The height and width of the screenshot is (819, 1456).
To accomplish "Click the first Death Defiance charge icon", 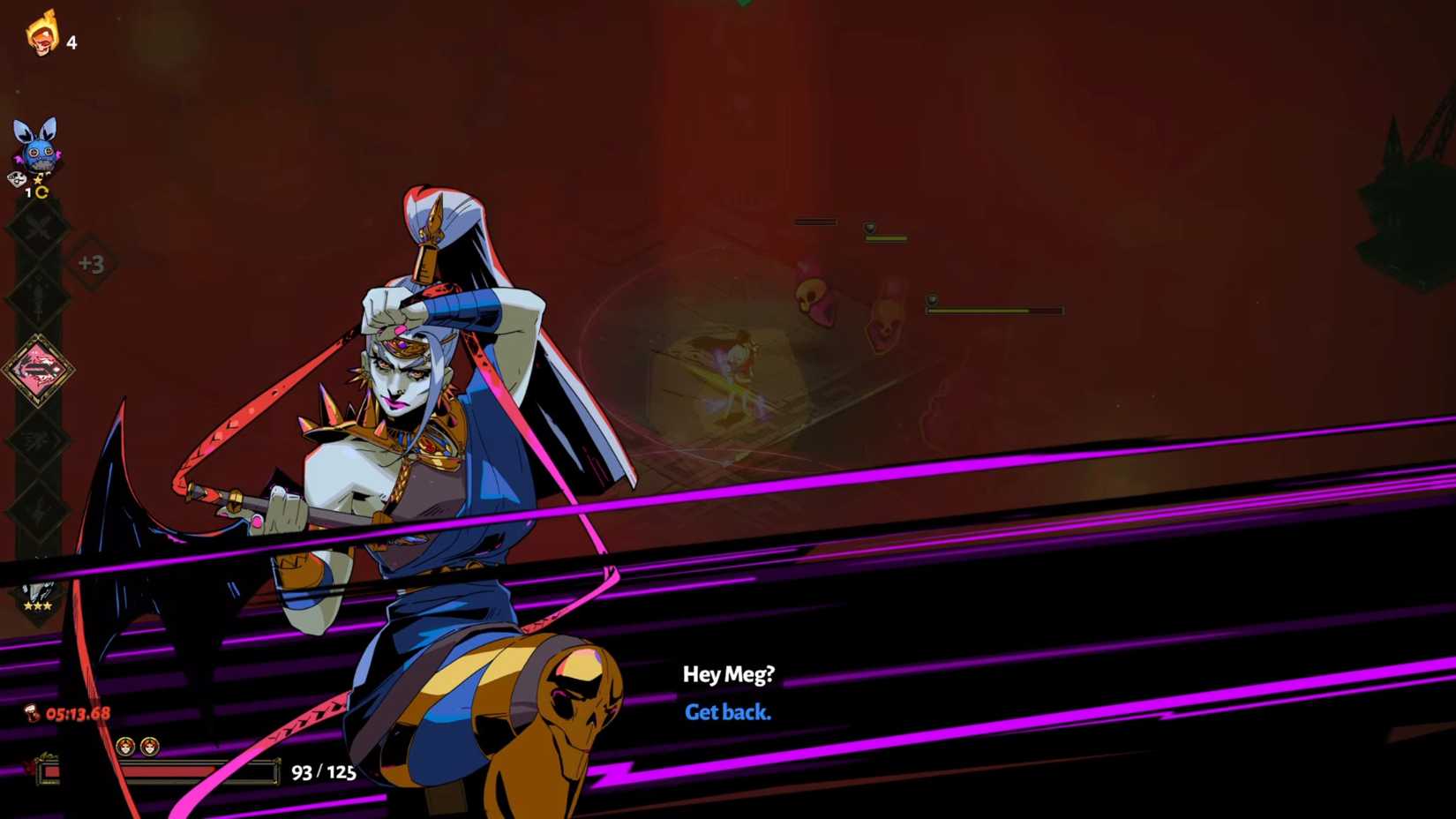I will pos(125,748).
